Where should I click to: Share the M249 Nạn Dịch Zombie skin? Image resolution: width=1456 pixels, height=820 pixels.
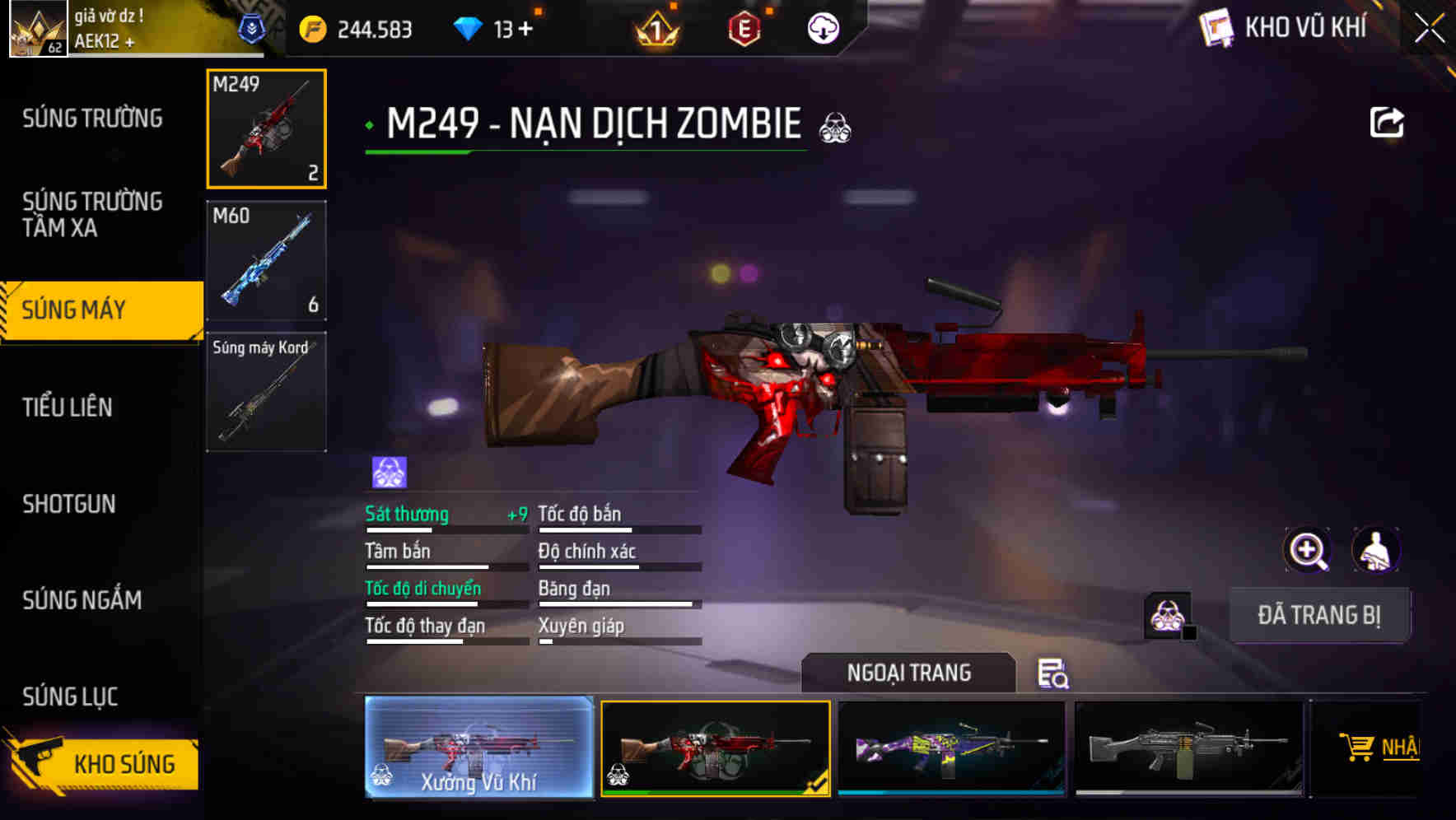1388,121
